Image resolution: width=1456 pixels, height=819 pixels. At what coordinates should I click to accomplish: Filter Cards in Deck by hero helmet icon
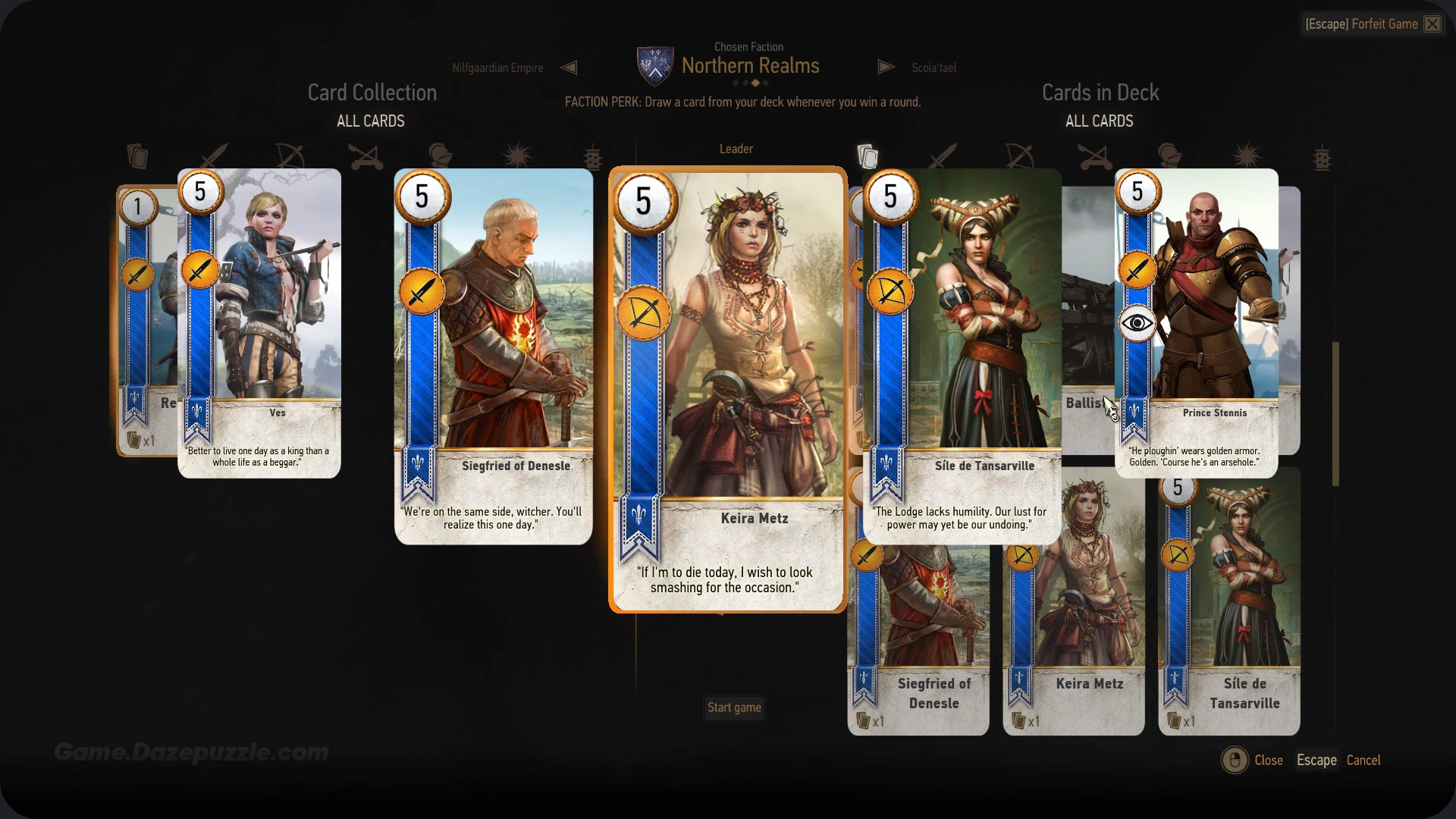coord(1170,155)
